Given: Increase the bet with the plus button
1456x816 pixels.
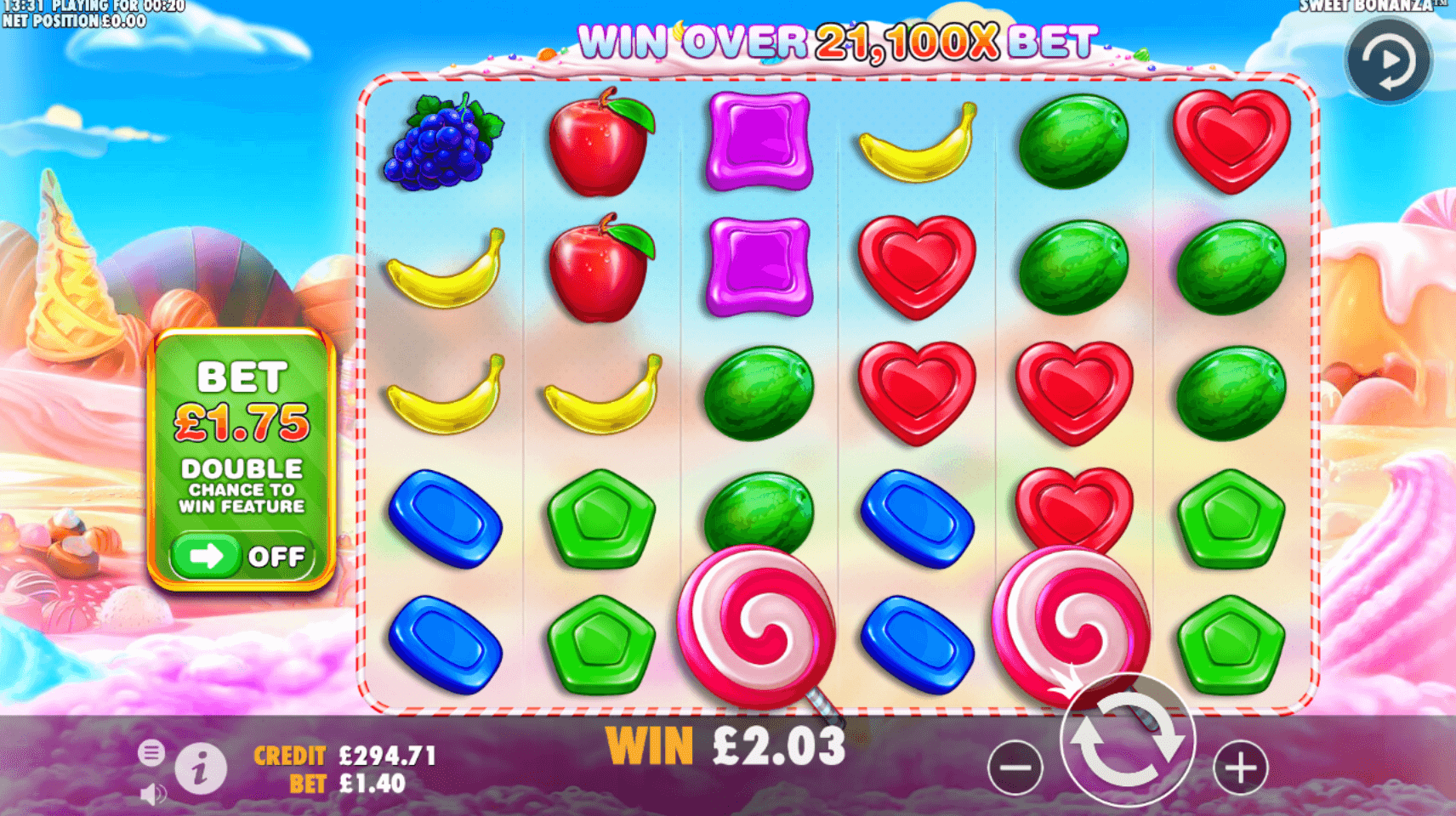Looking at the screenshot, I should pos(1240,768).
